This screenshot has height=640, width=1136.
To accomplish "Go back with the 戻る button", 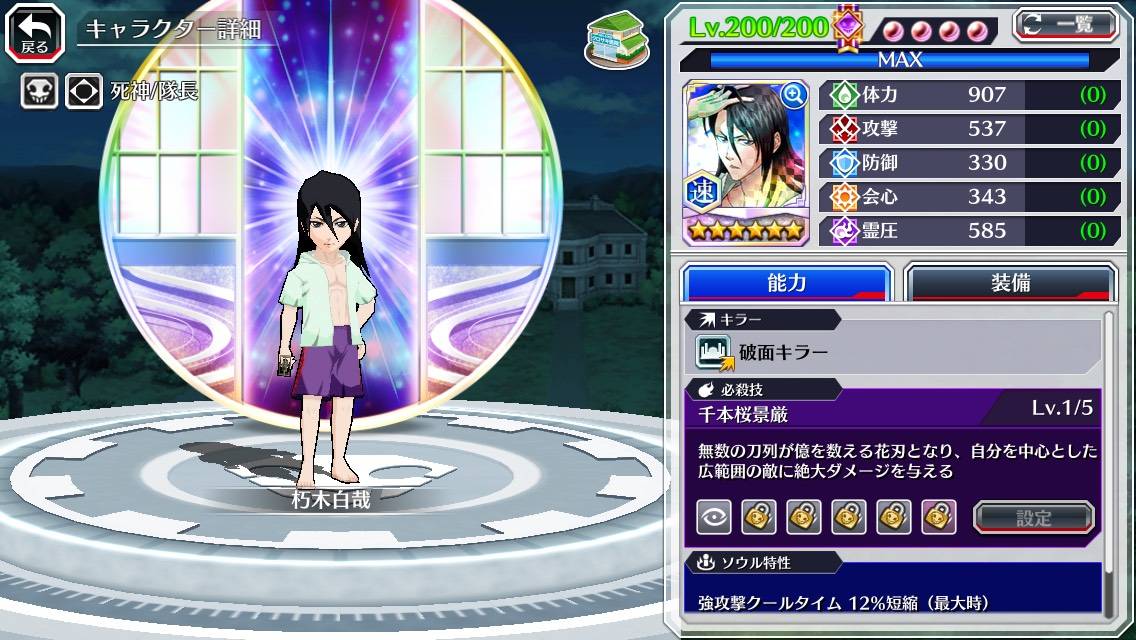I will click(x=35, y=32).
